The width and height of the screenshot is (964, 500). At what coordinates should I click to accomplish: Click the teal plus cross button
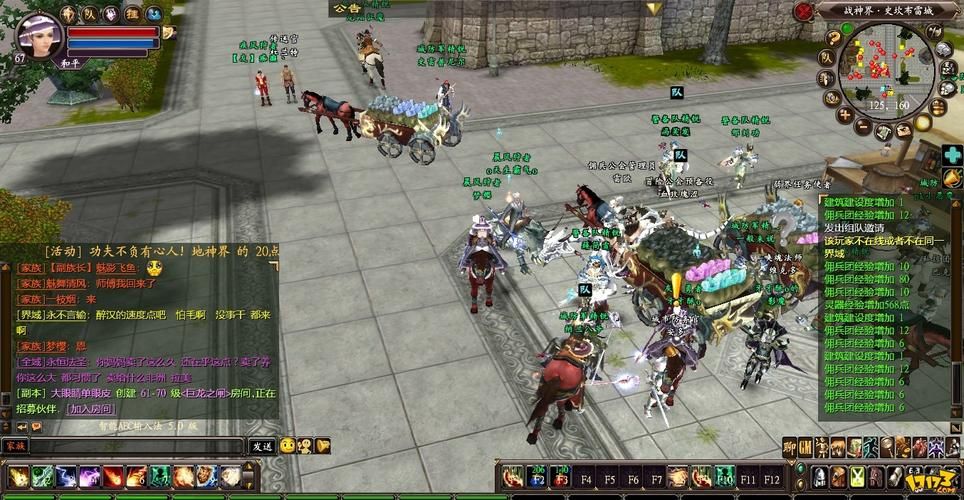click(x=952, y=155)
